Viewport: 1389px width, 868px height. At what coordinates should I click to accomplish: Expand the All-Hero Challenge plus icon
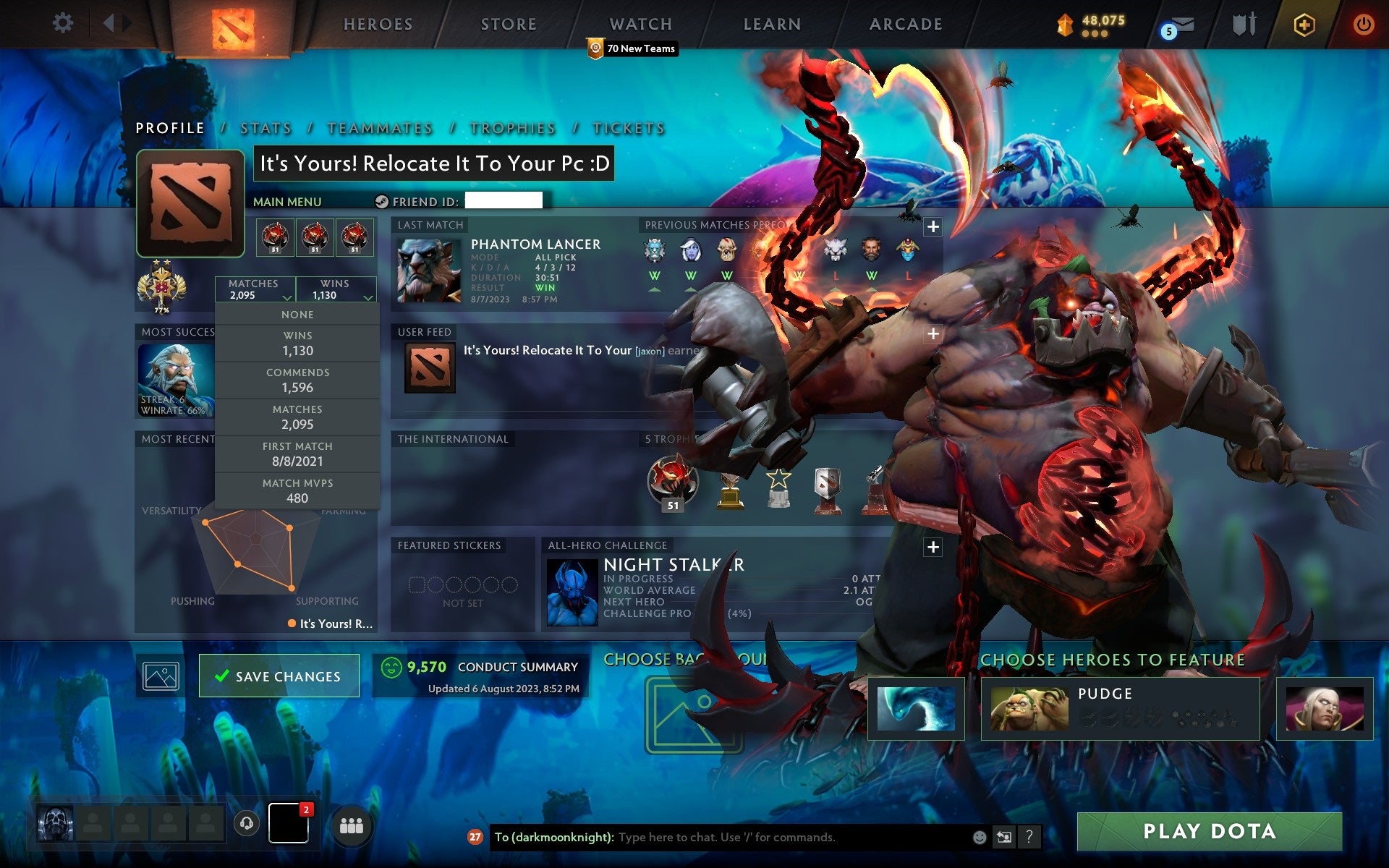click(933, 549)
